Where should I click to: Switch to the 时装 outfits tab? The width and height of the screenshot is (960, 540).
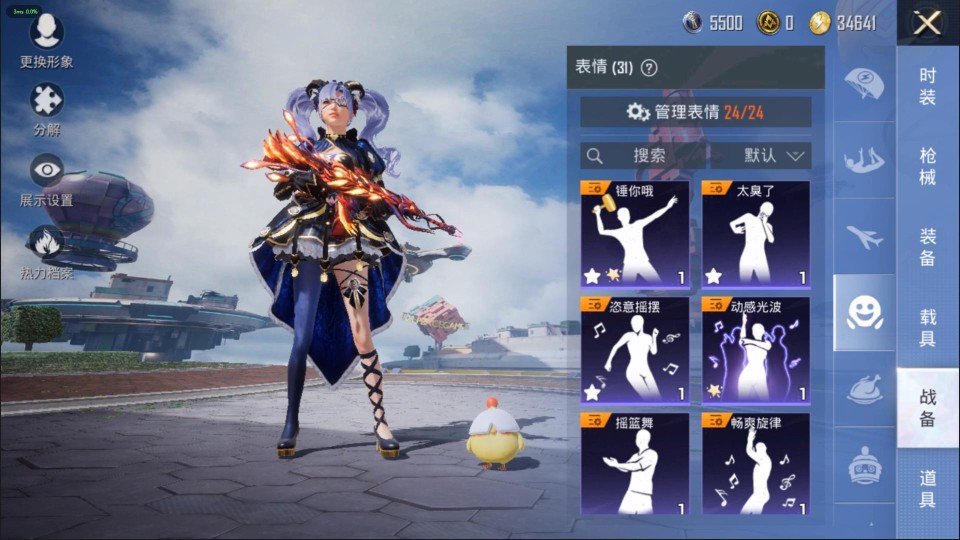(927, 86)
